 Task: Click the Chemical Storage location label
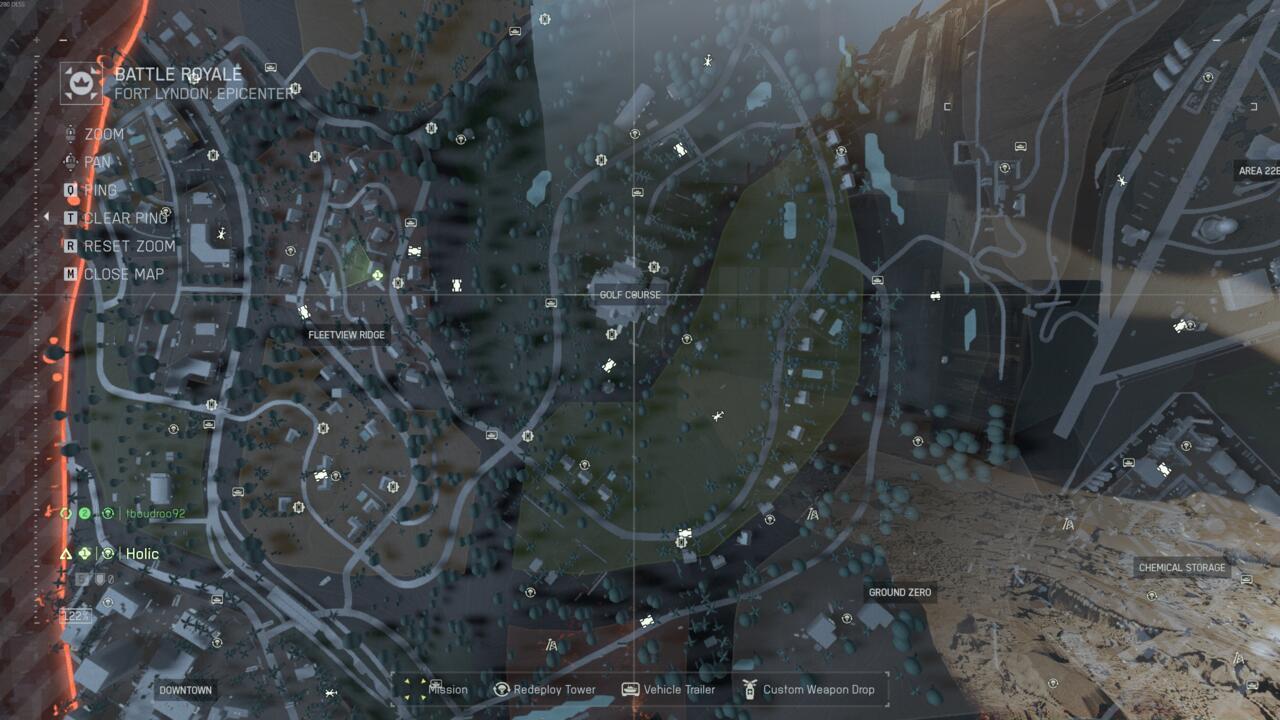coord(1181,567)
